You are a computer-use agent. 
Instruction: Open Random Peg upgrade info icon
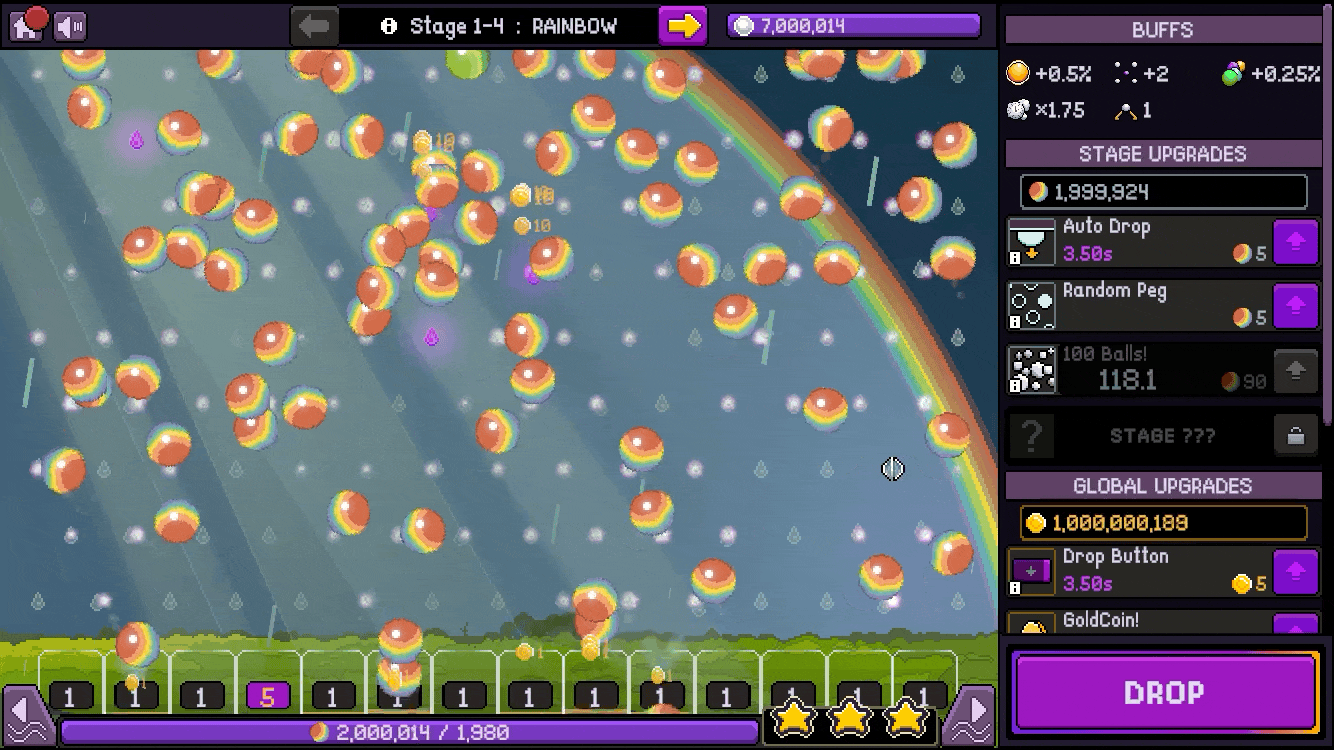pos(1015,322)
